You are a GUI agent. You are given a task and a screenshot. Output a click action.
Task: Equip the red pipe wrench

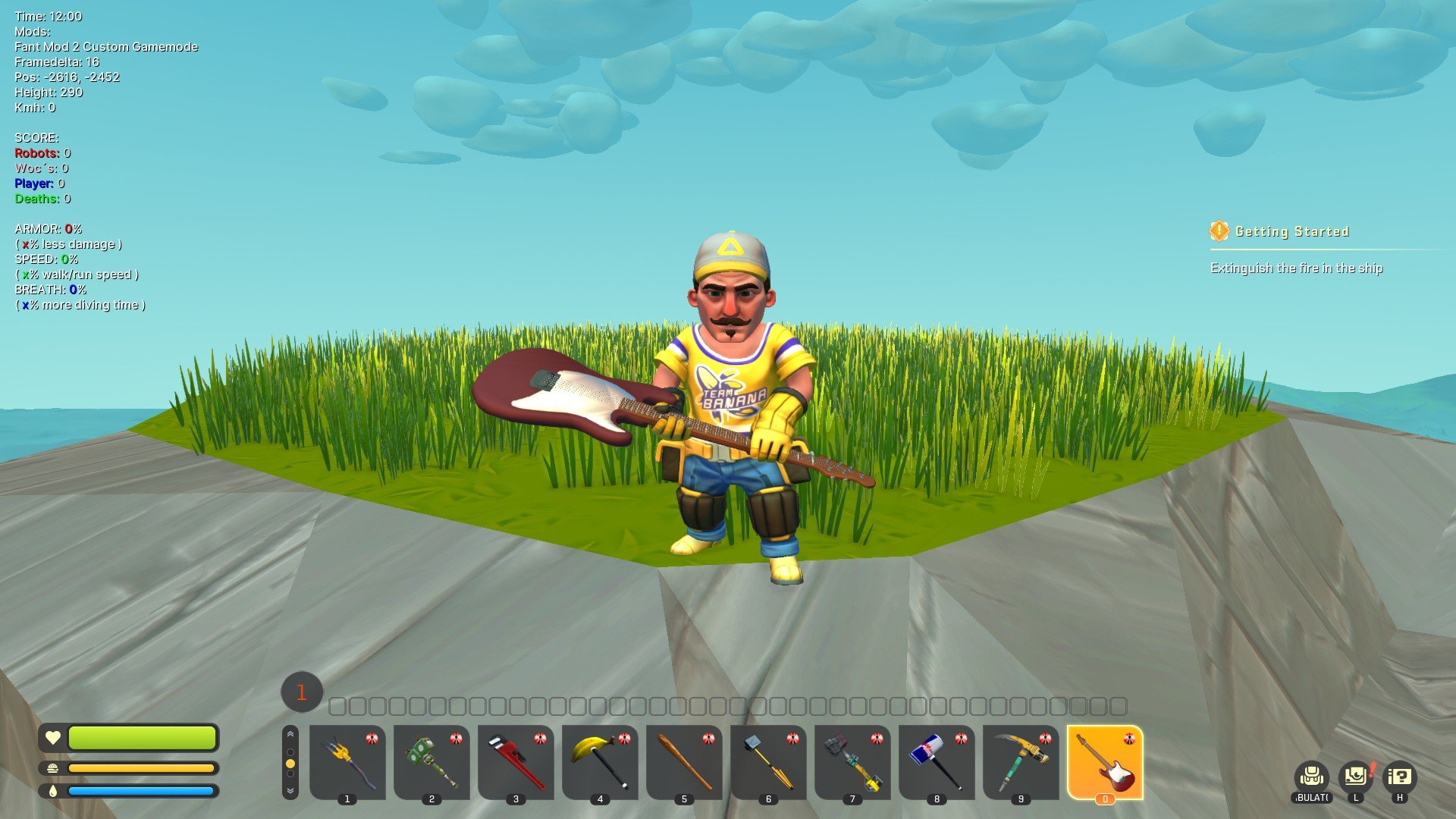[516, 761]
